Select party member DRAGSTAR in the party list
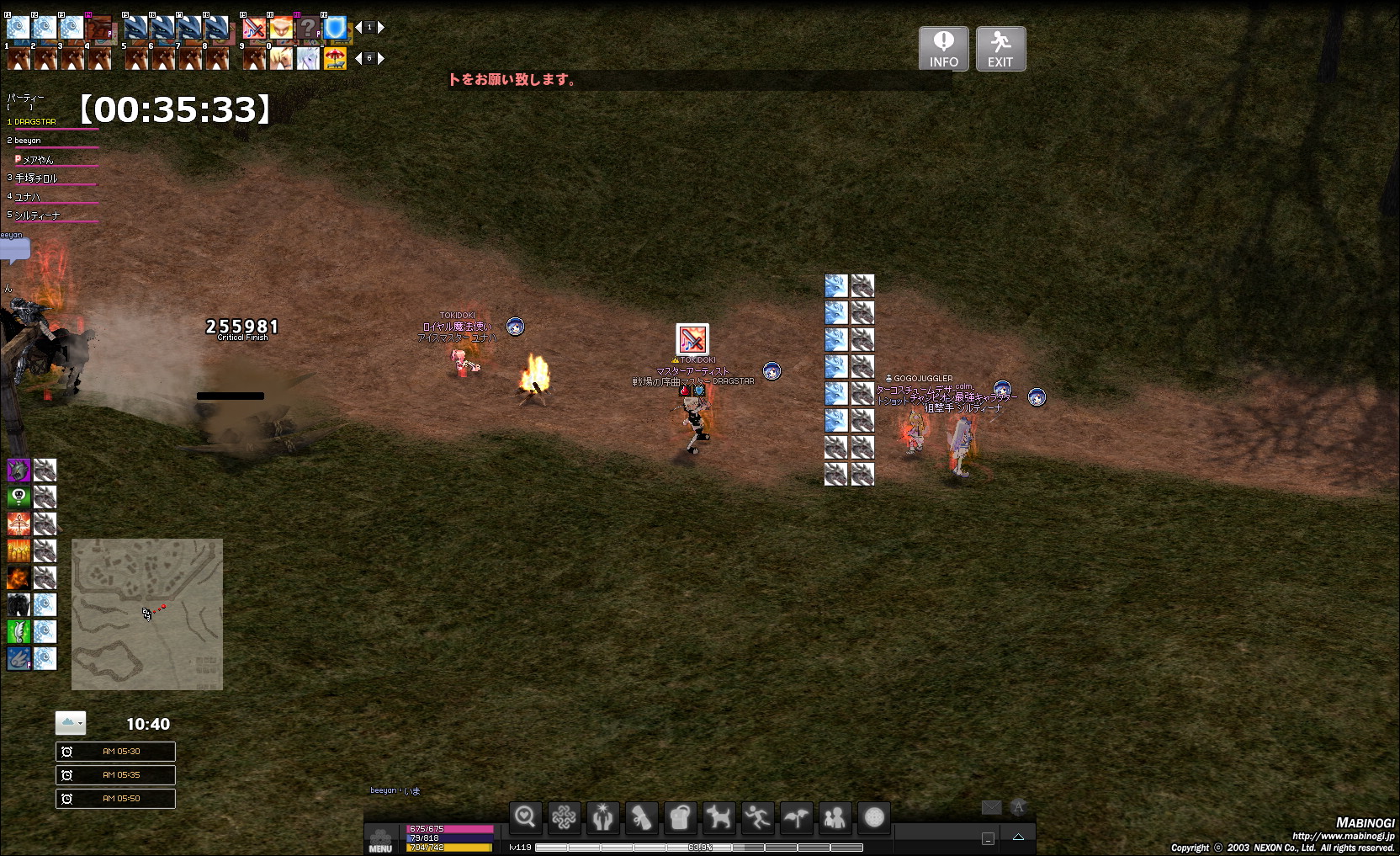Screen dimensions: 1400x856 click(x=35, y=122)
